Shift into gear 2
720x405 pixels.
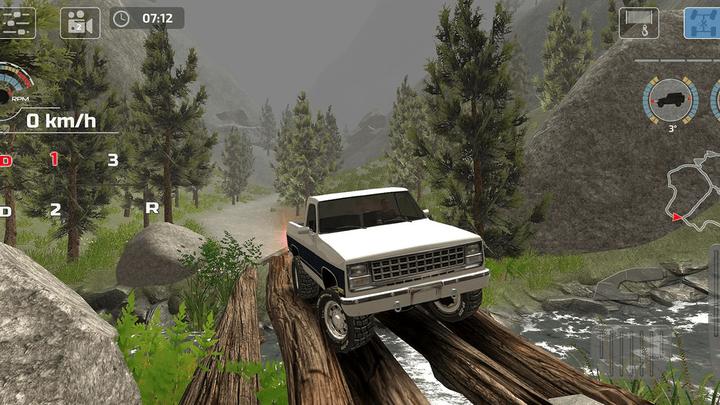point(55,209)
